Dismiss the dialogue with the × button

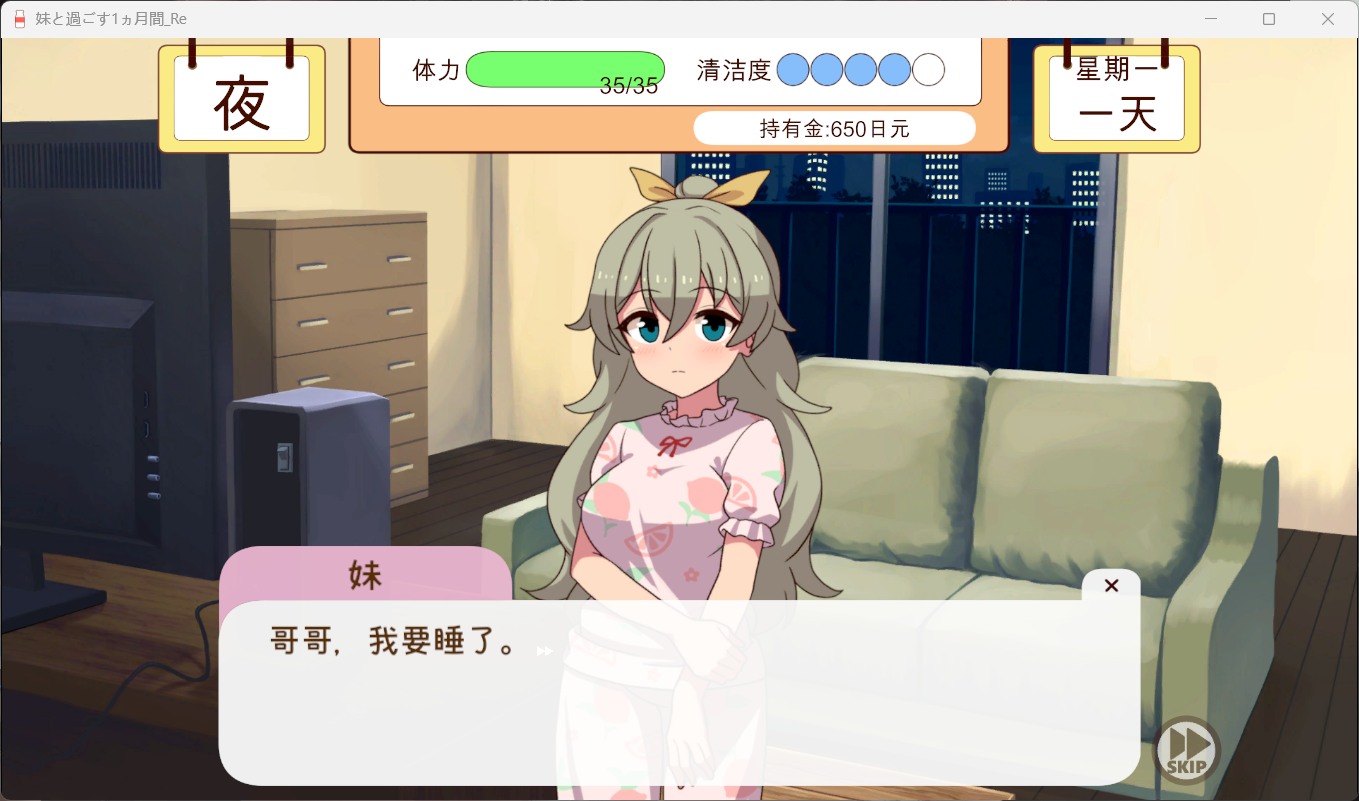click(1111, 585)
